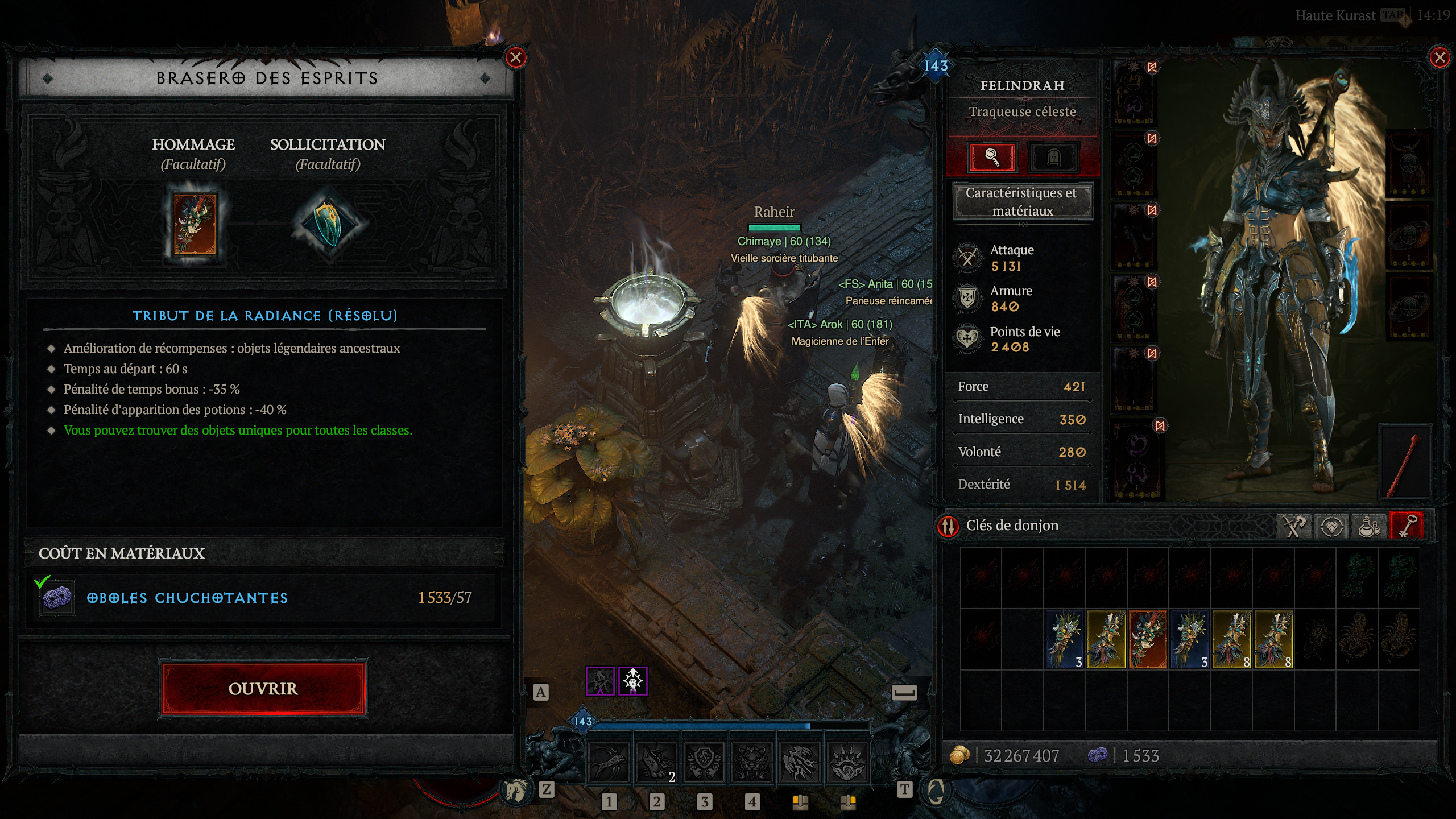Click the white gauntlet buff icon
This screenshot has height=819, width=1456.
pyautogui.click(x=632, y=681)
